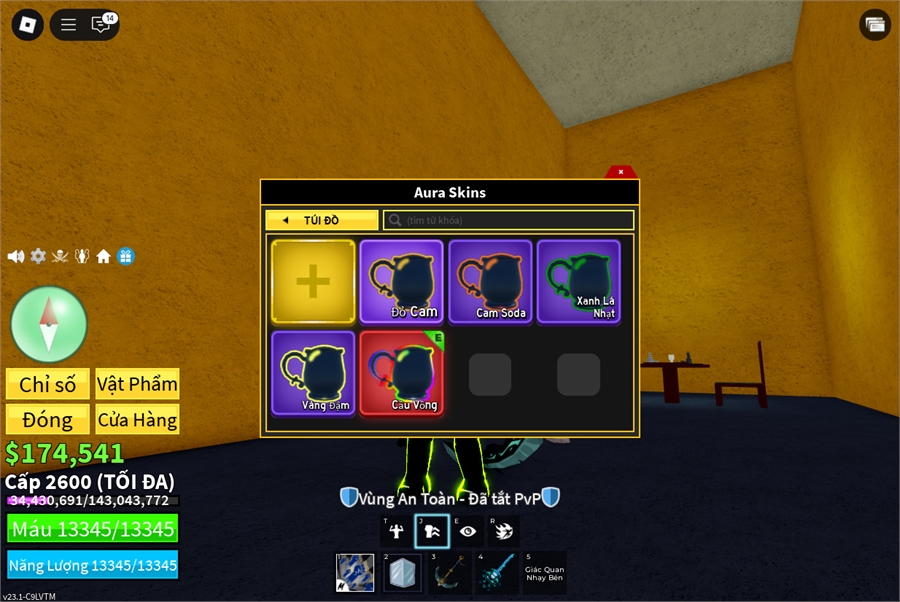The width and height of the screenshot is (900, 602).
Task: Open settings via the gear icon
Action: [38, 256]
